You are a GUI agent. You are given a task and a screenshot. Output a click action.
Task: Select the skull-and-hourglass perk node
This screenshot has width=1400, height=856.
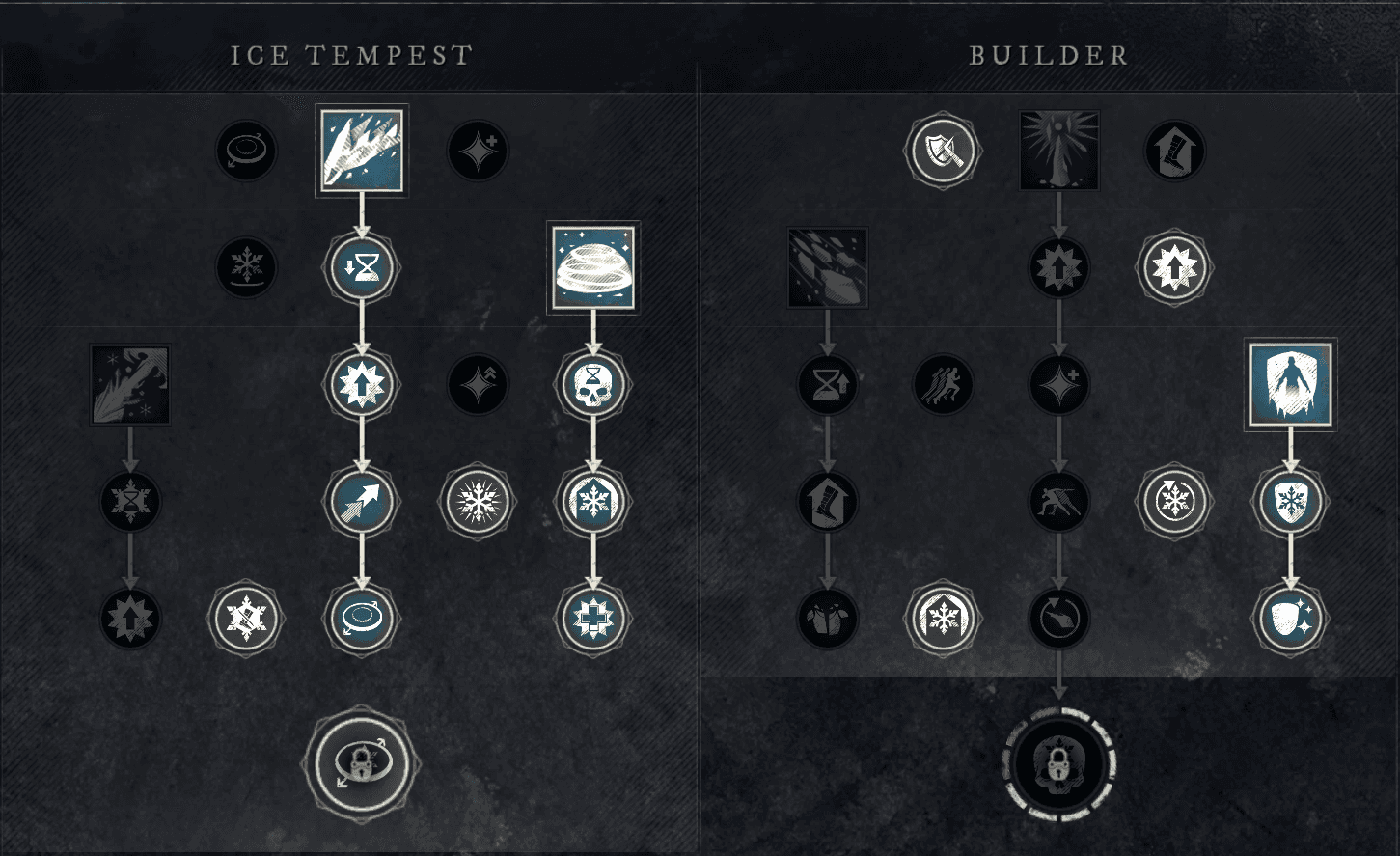coord(592,384)
